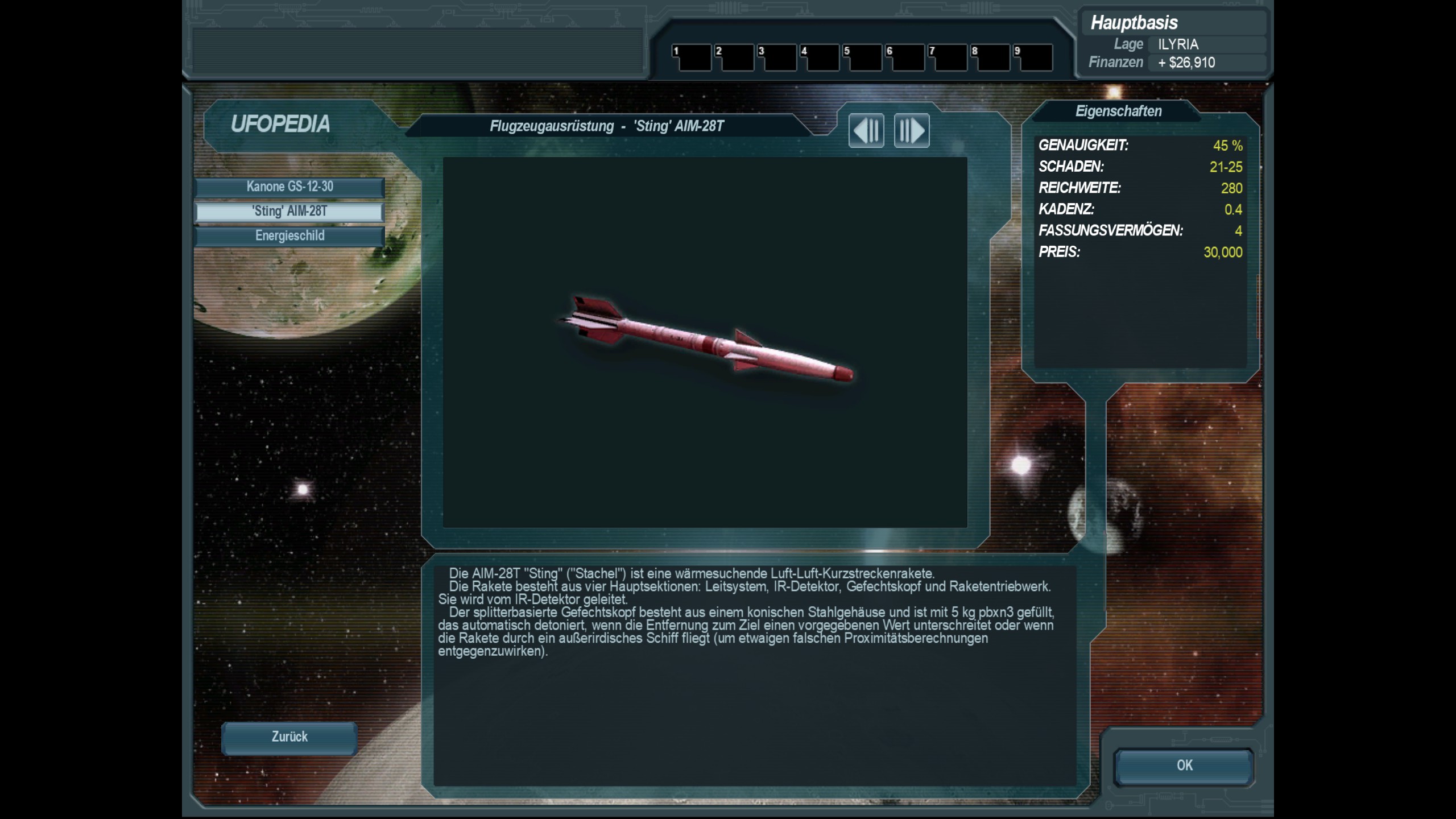Viewport: 1456px width, 819px height.
Task: Pick squad slot number 9
Action: (x=1033, y=58)
